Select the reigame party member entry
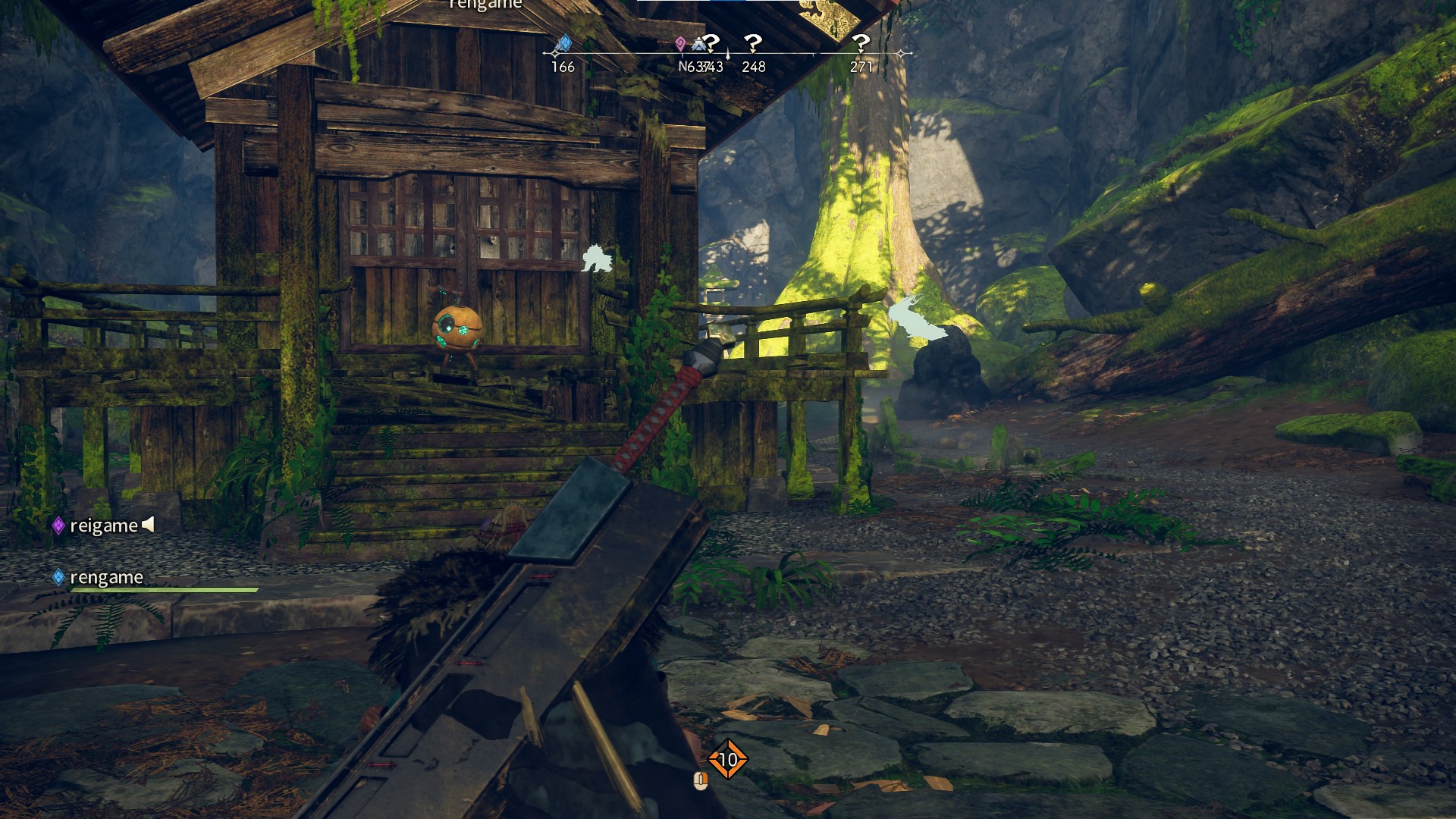 point(104,526)
